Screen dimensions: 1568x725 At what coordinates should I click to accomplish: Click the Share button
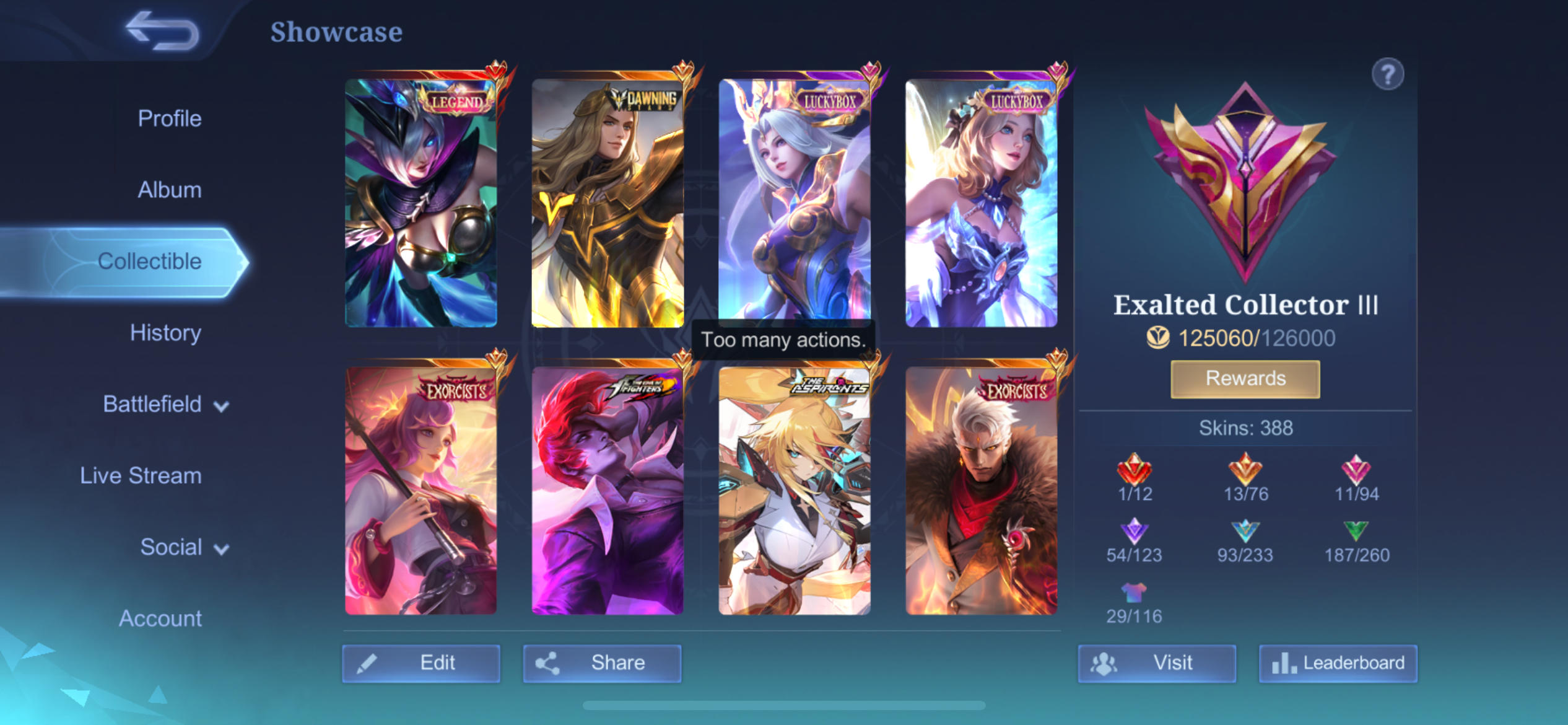coord(602,662)
